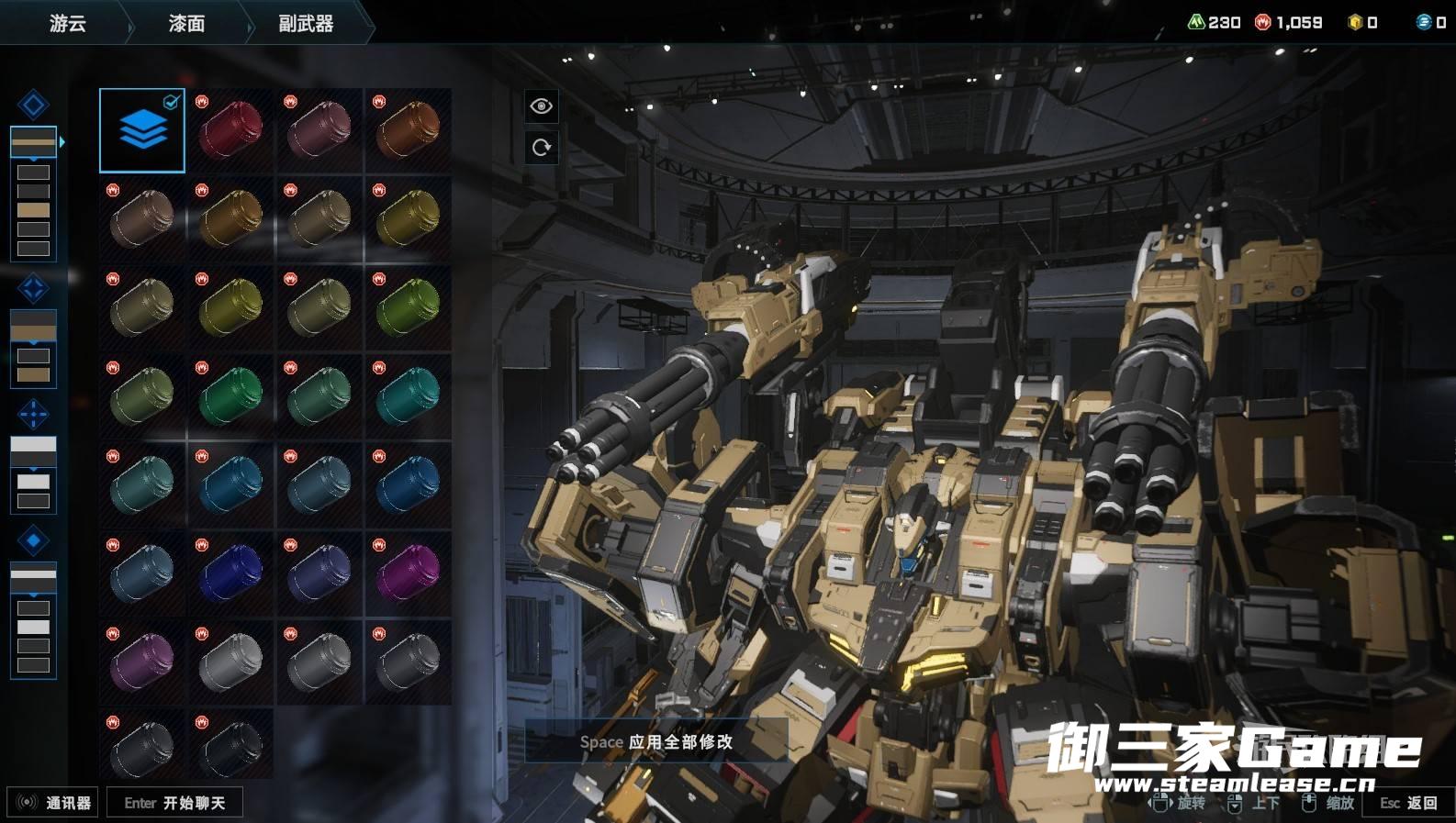This screenshot has width=1456, height=823.
Task: Apply the teal paint can
Action: [x=408, y=396]
